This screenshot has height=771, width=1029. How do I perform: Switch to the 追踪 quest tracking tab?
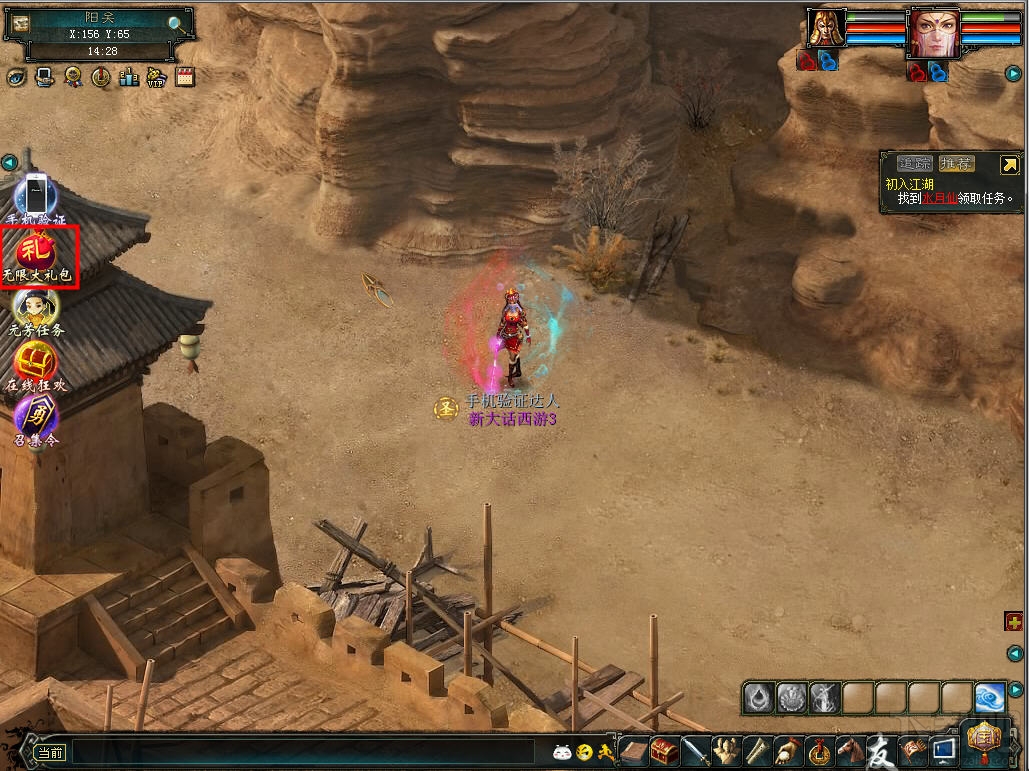point(915,164)
